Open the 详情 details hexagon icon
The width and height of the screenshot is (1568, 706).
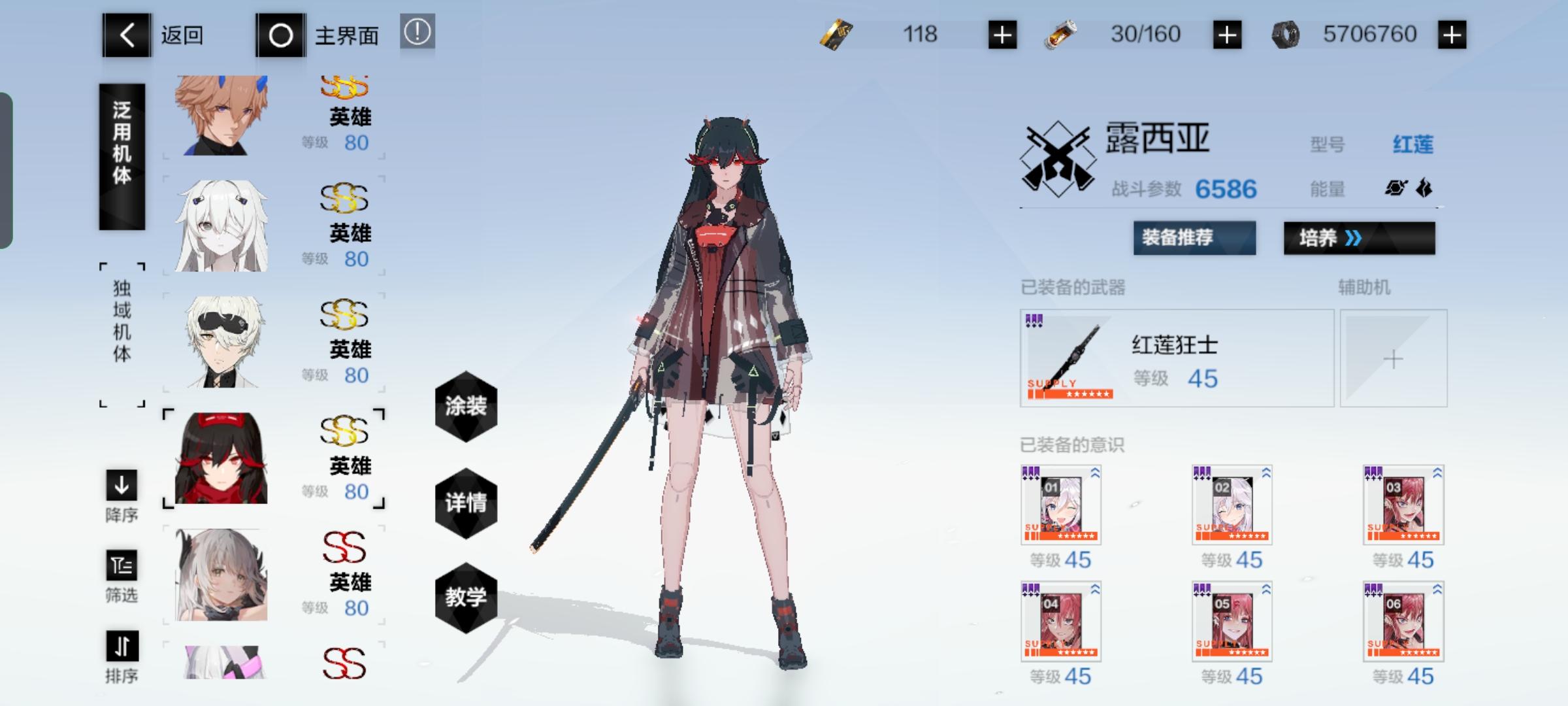pyautogui.click(x=467, y=503)
